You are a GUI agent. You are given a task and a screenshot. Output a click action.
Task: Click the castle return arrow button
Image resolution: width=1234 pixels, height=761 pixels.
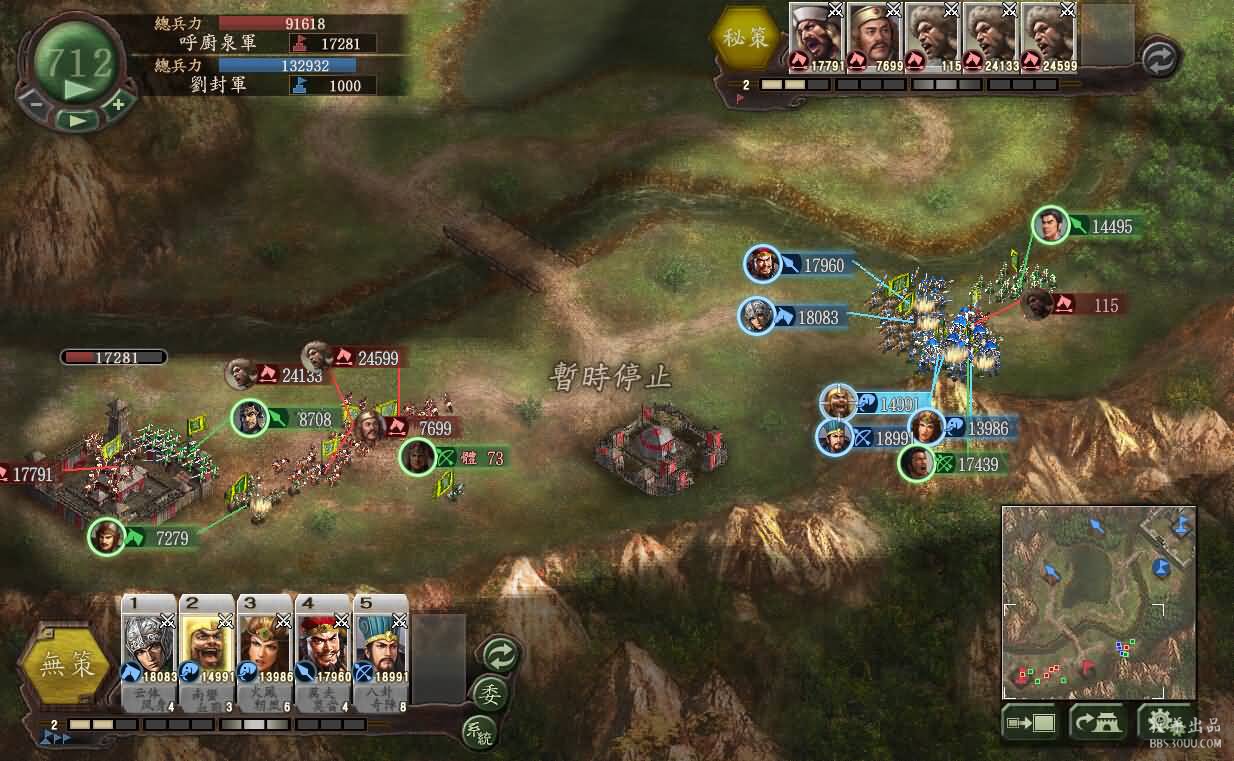point(1096,722)
